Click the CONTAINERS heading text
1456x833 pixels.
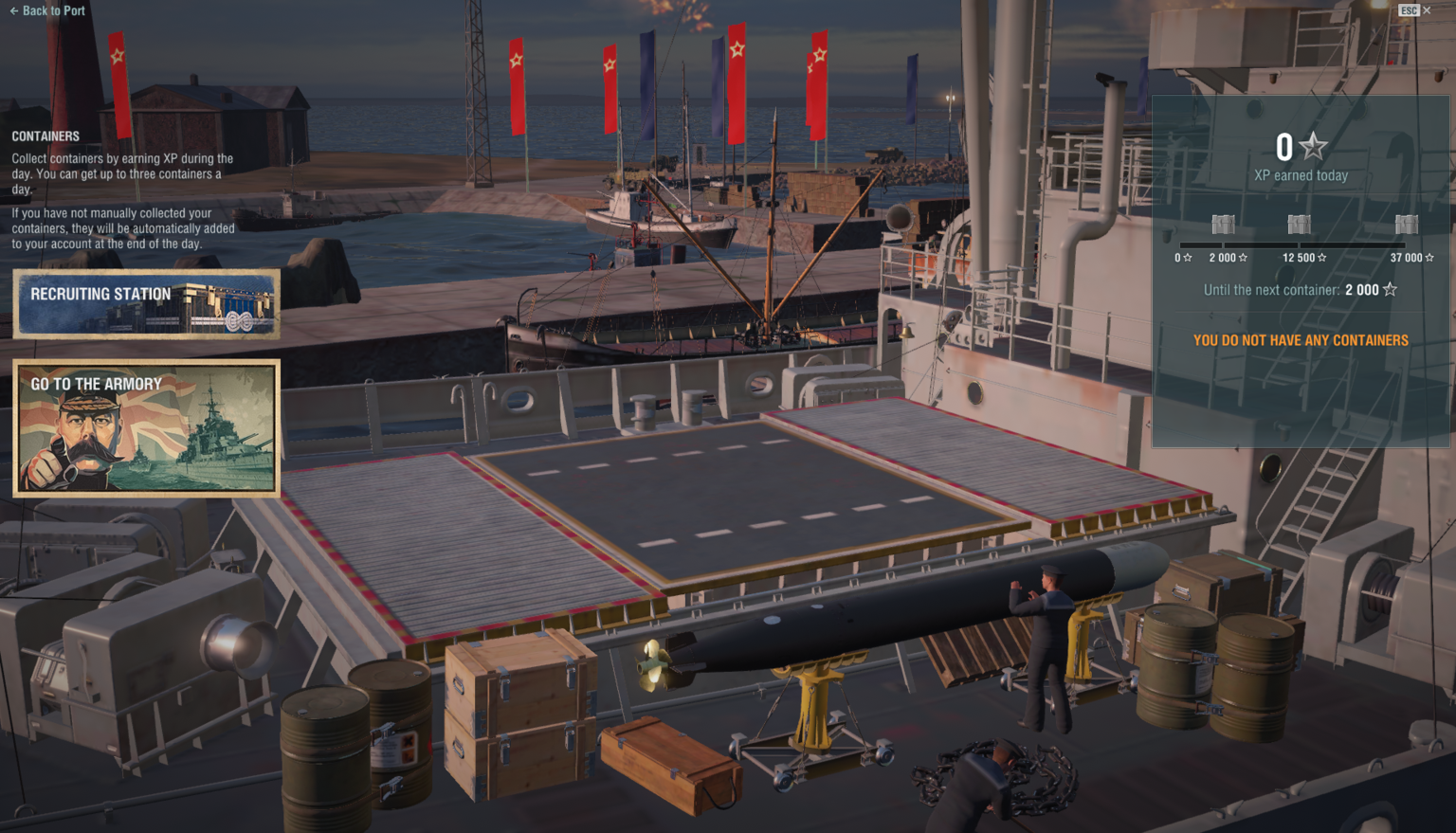(x=44, y=136)
